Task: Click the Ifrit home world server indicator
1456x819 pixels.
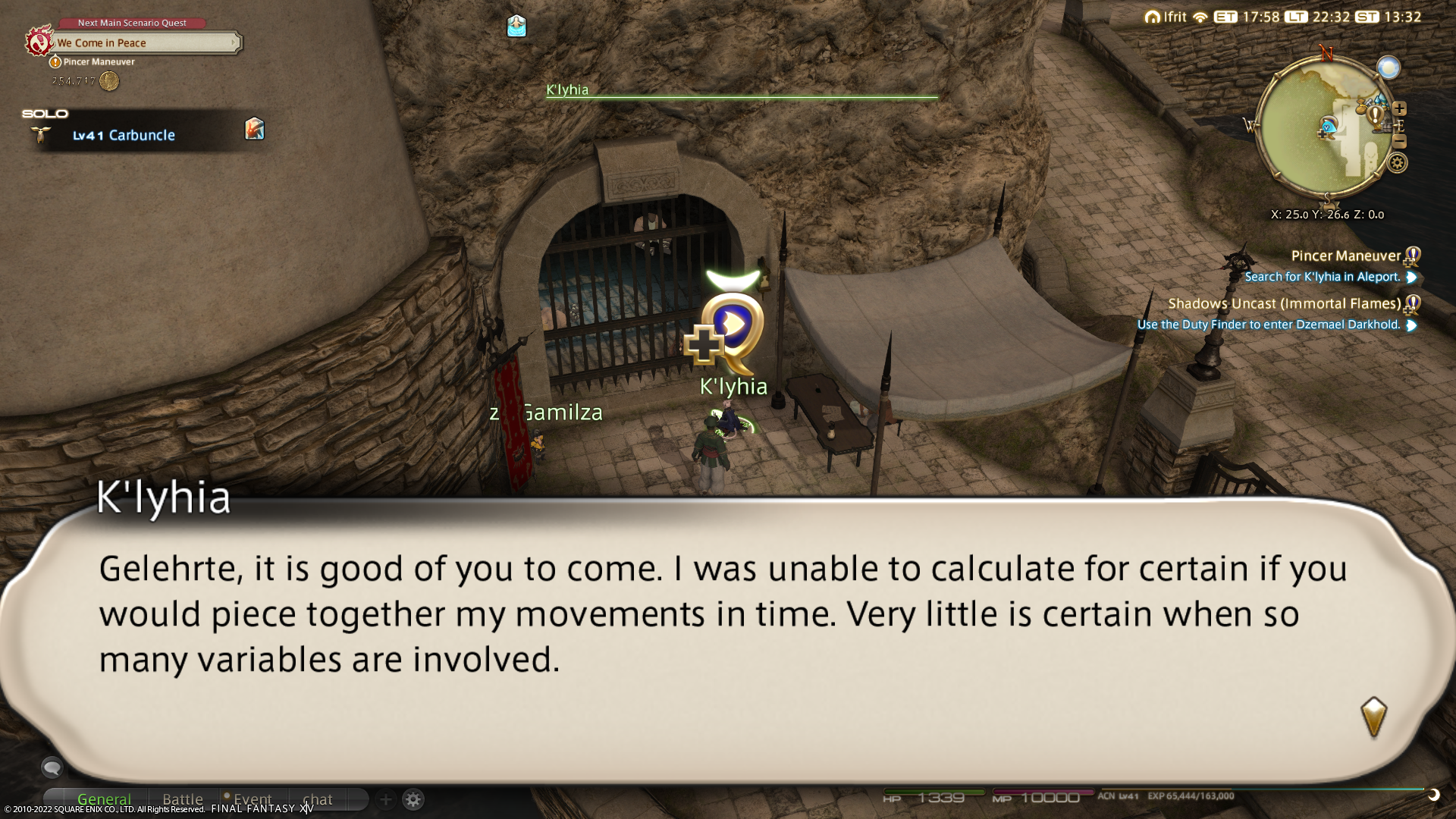Action: pyautogui.click(x=1166, y=17)
